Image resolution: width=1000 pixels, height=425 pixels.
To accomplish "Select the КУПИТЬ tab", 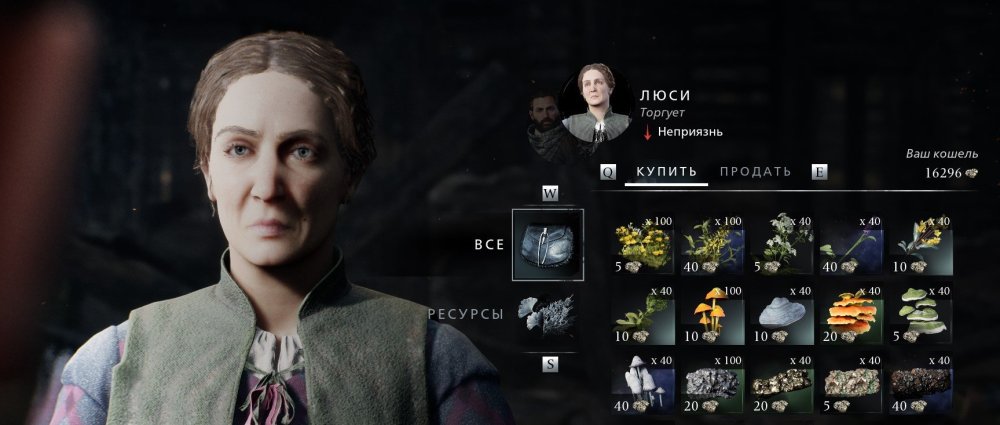I will pyautogui.click(x=666, y=172).
